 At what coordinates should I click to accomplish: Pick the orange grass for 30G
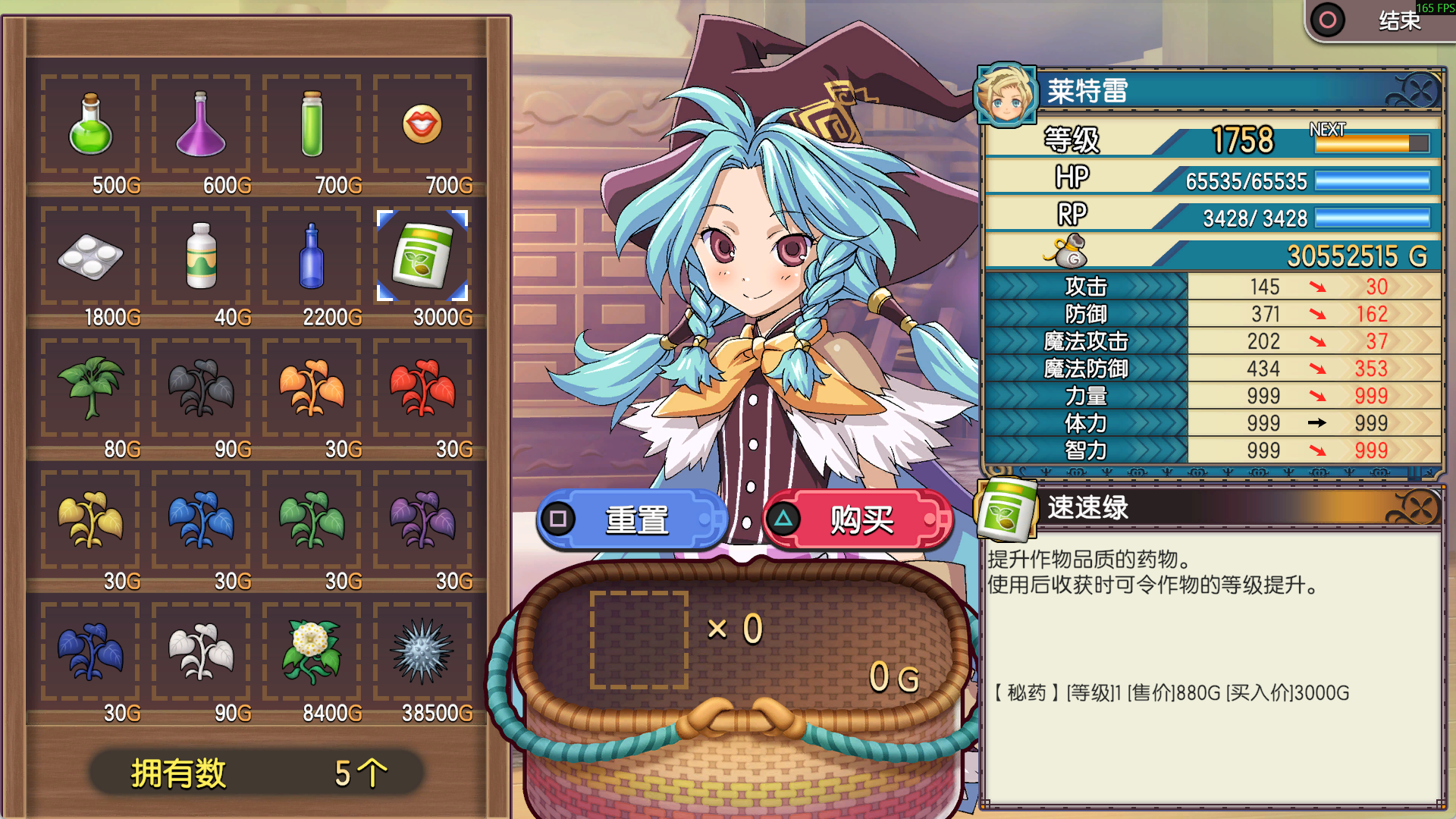312,389
